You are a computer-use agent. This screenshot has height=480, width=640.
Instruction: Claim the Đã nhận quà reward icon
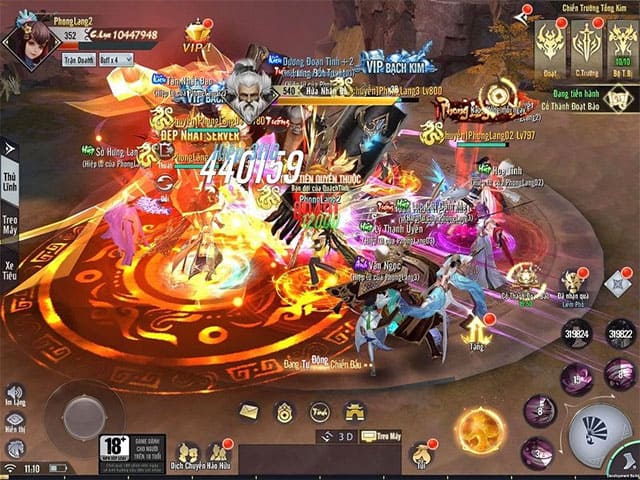coord(572,283)
